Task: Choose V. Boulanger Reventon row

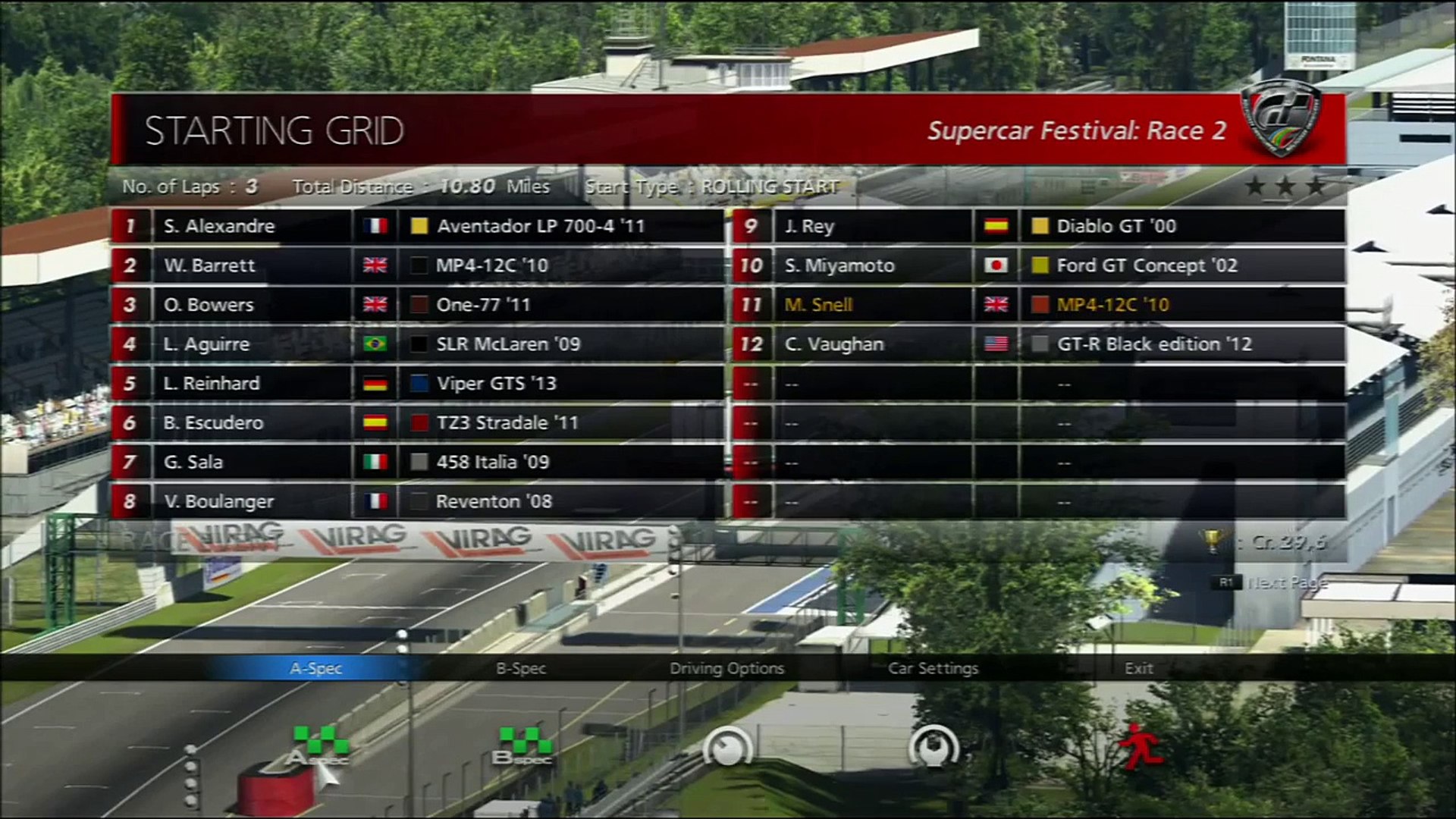Action: click(417, 502)
